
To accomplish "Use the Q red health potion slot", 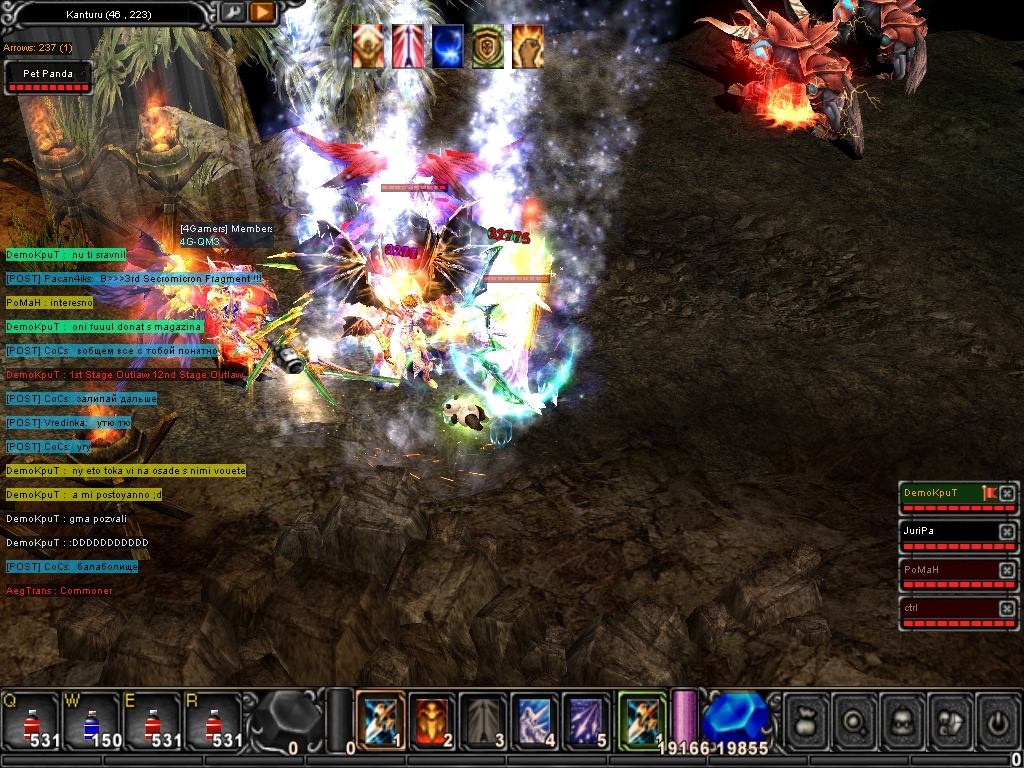I will coord(30,720).
